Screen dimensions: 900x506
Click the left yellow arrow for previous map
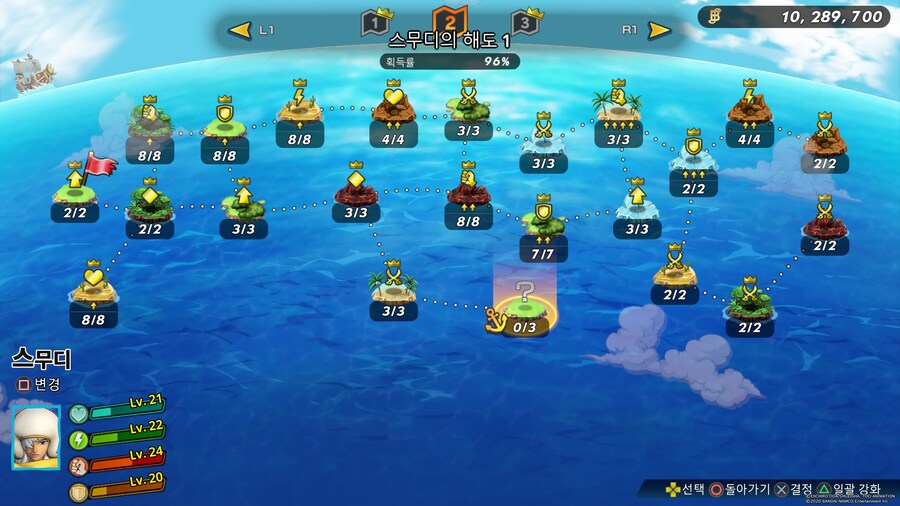[239, 30]
